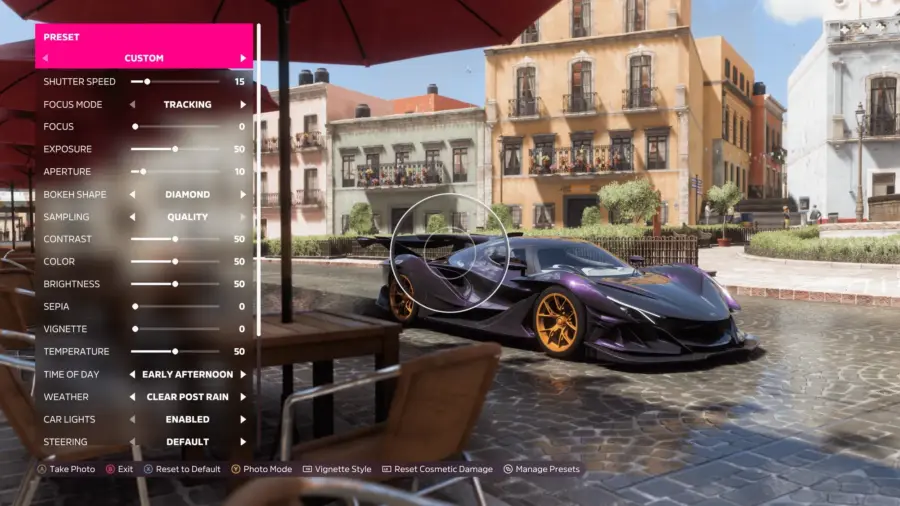The height and width of the screenshot is (506, 900).
Task: Click left arrow beside Quality sampling
Action: coord(133,216)
